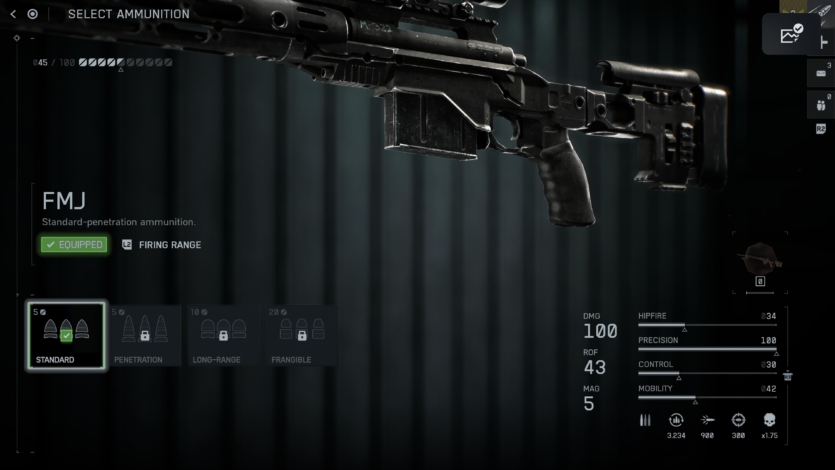This screenshot has width=835, height=470.
Task: Show the weapon preview thumbnail
Action: point(760,260)
